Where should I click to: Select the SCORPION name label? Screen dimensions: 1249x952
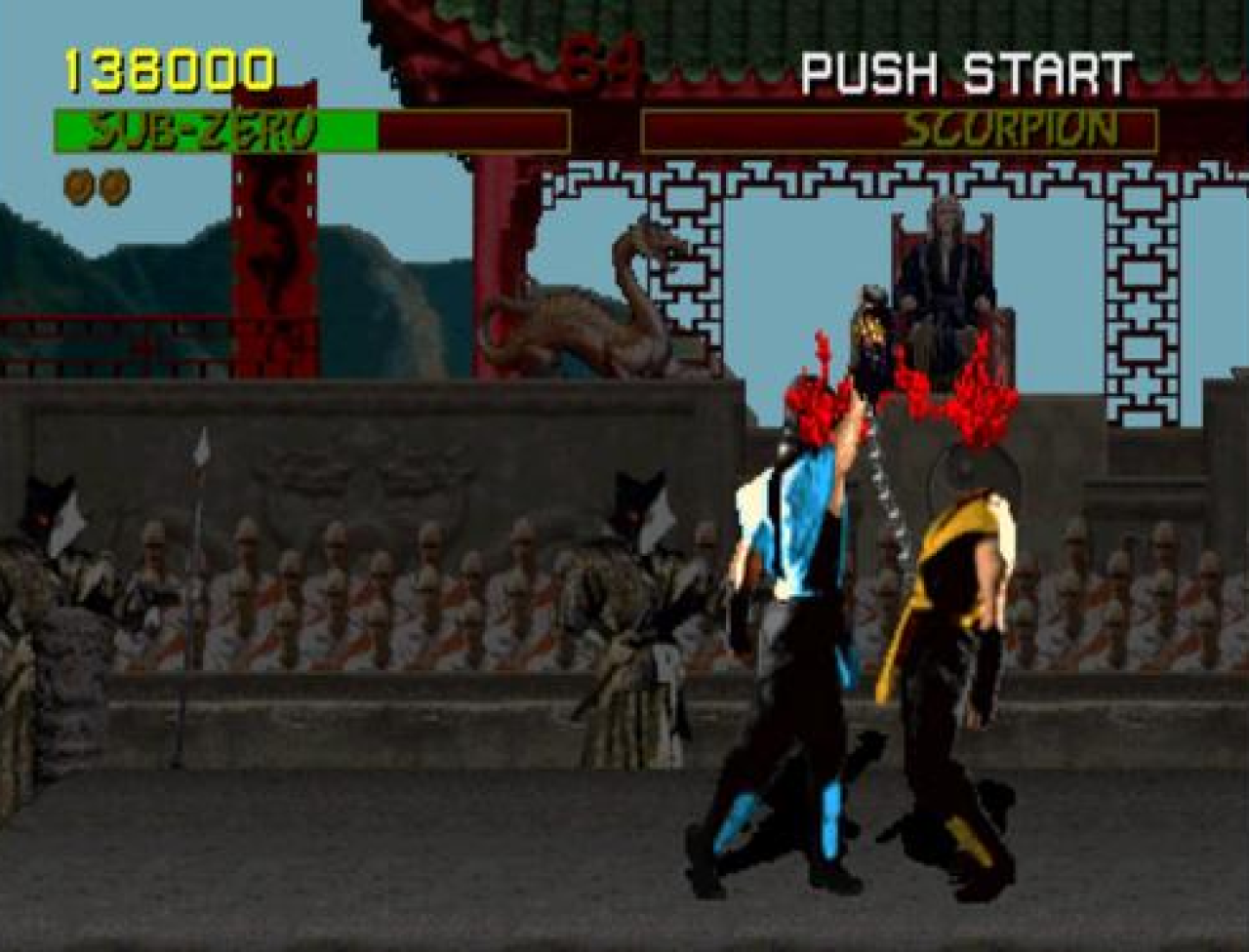coord(1010,125)
